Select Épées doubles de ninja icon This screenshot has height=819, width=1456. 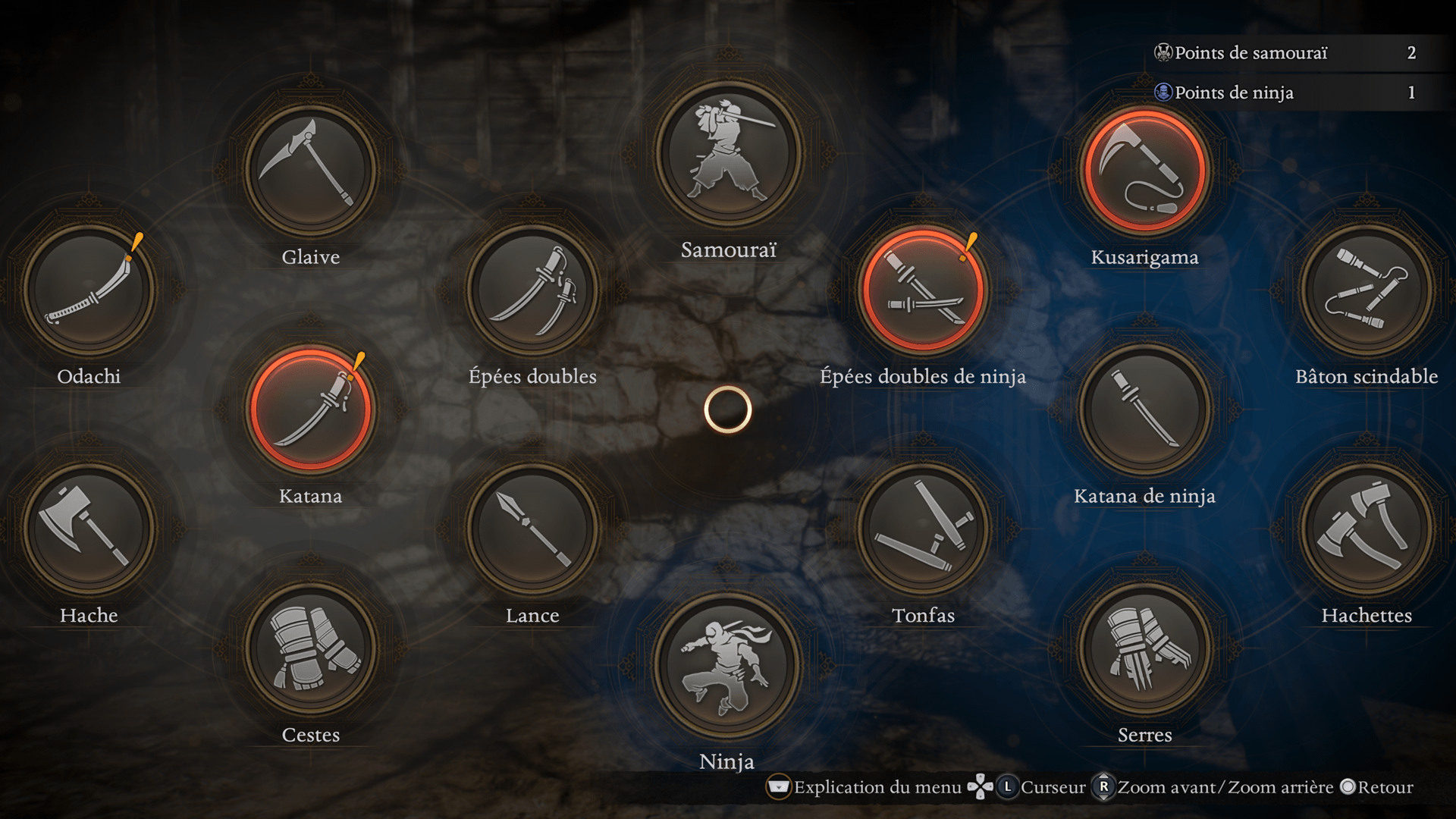[x=923, y=289]
